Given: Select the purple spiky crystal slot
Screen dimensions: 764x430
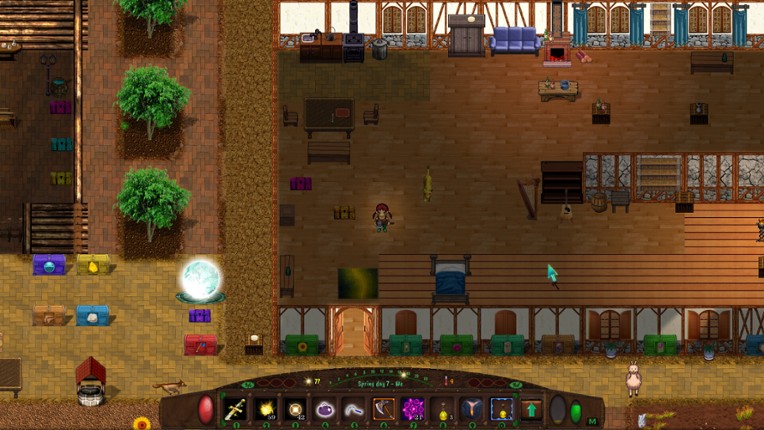Looking at the screenshot, I should [413, 409].
